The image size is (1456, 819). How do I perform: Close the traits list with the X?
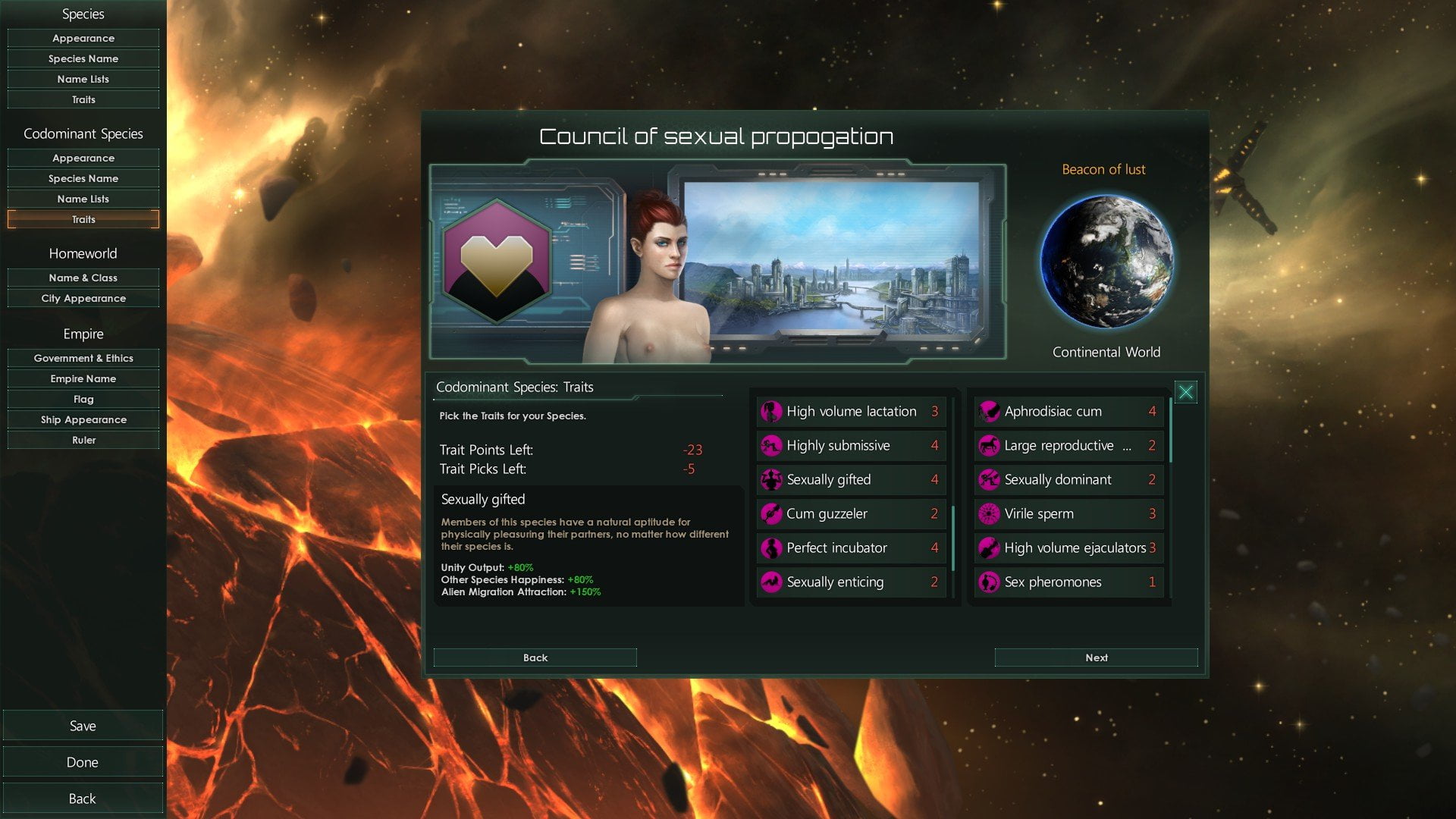coord(1185,392)
